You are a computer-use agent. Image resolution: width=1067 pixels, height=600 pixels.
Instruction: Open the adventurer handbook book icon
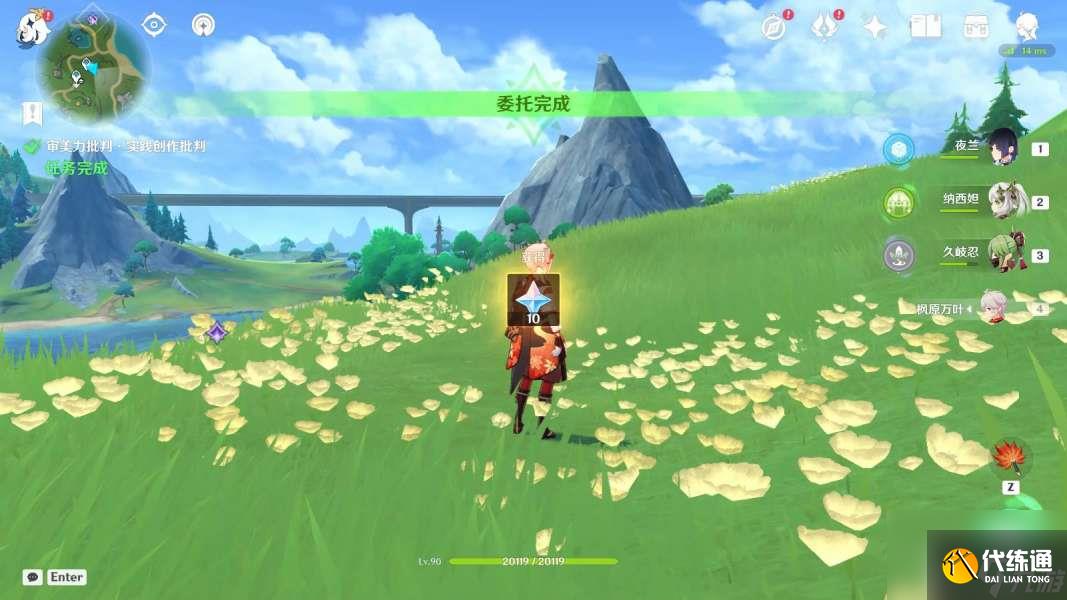point(925,27)
